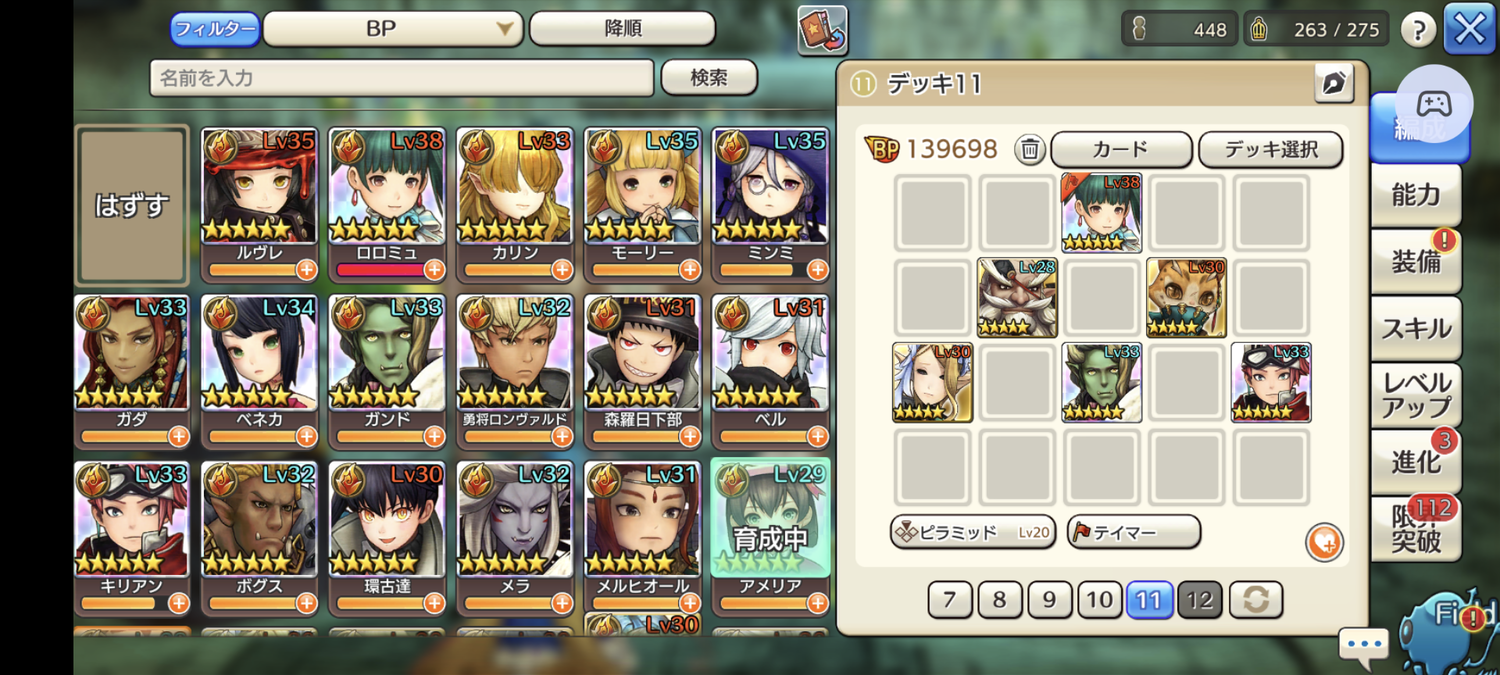The width and height of the screenshot is (1500, 675).
Task: Open the フィルター filter options
Action: click(215, 29)
